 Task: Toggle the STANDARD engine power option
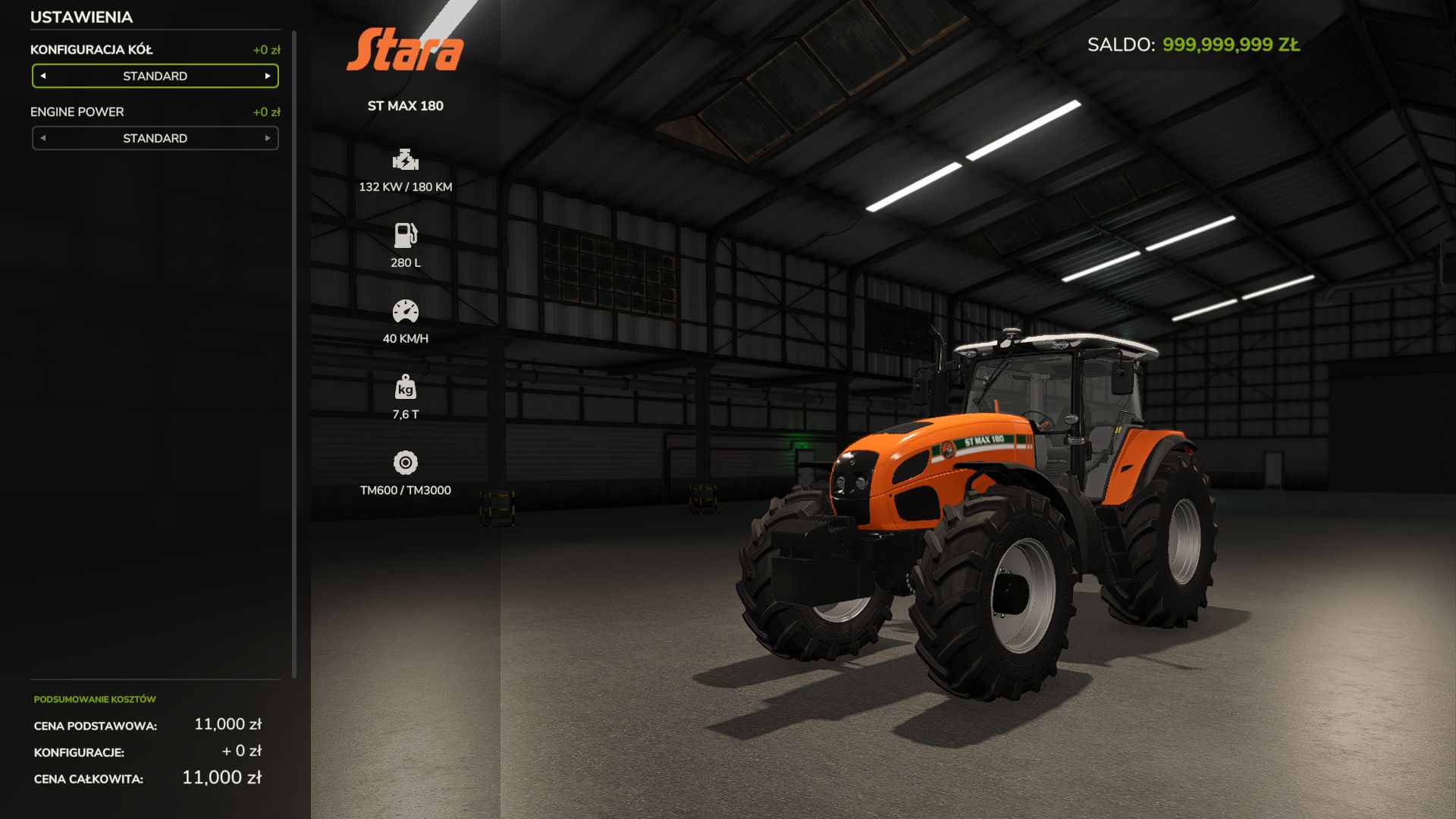(x=155, y=138)
